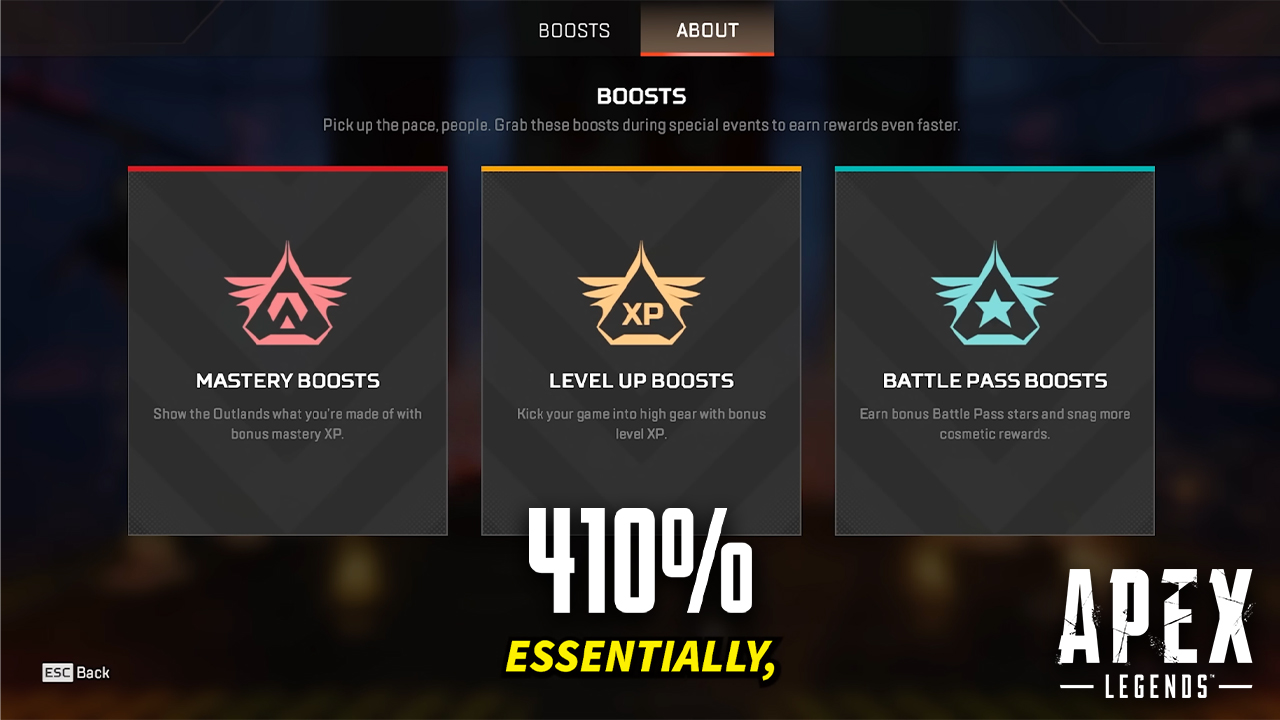Select the ABOUT tab
This screenshot has width=1280, height=720.
706,30
